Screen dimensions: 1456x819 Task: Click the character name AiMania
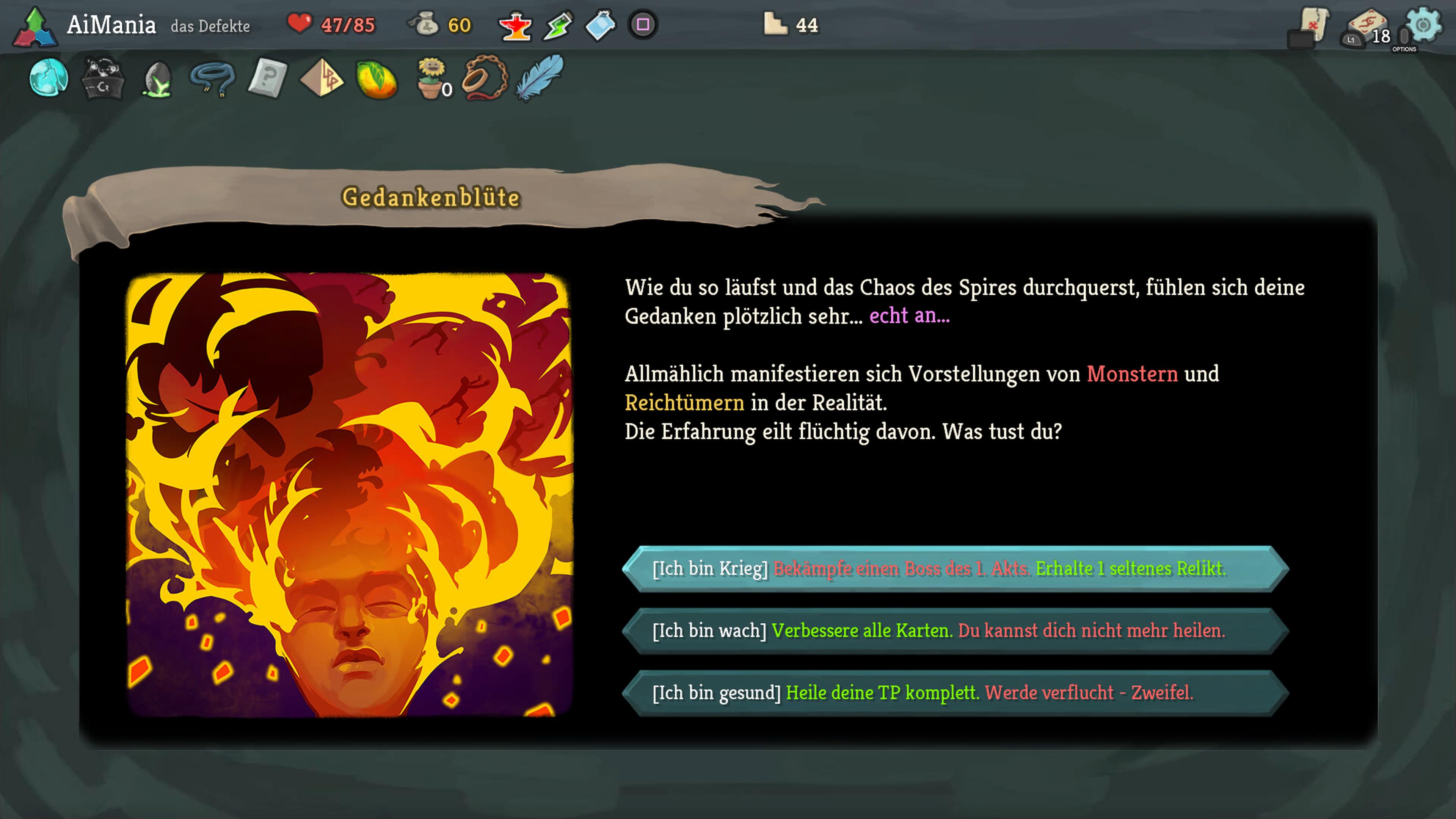(113, 25)
